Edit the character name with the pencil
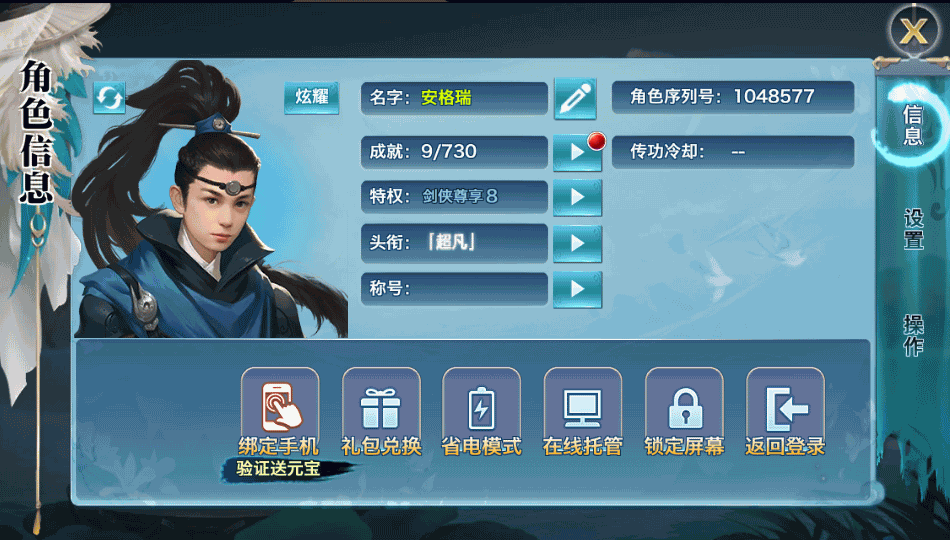This screenshot has width=950, height=540. pyautogui.click(x=574, y=98)
